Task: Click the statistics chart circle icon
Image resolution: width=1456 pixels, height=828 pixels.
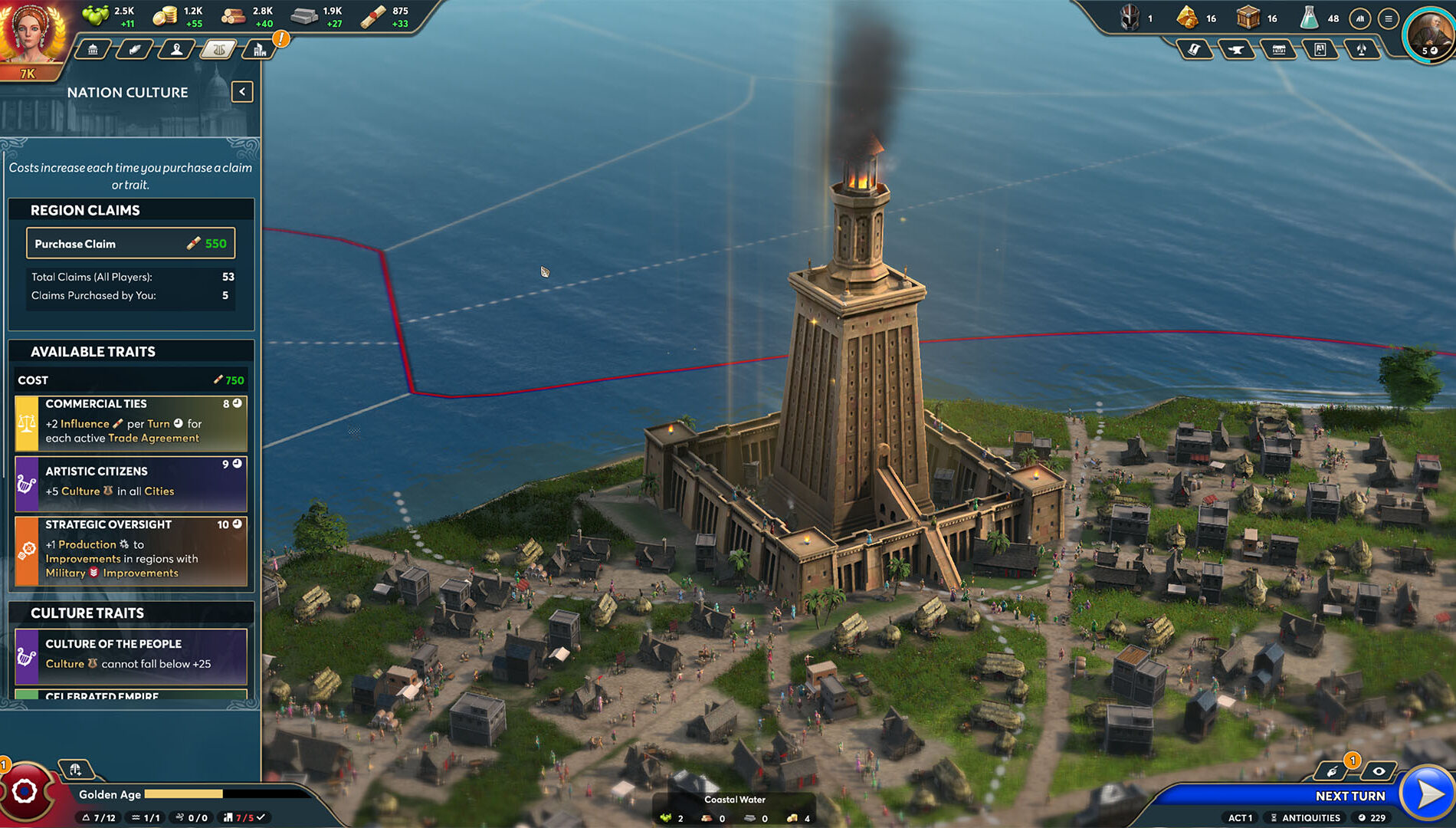Action: [1361, 18]
